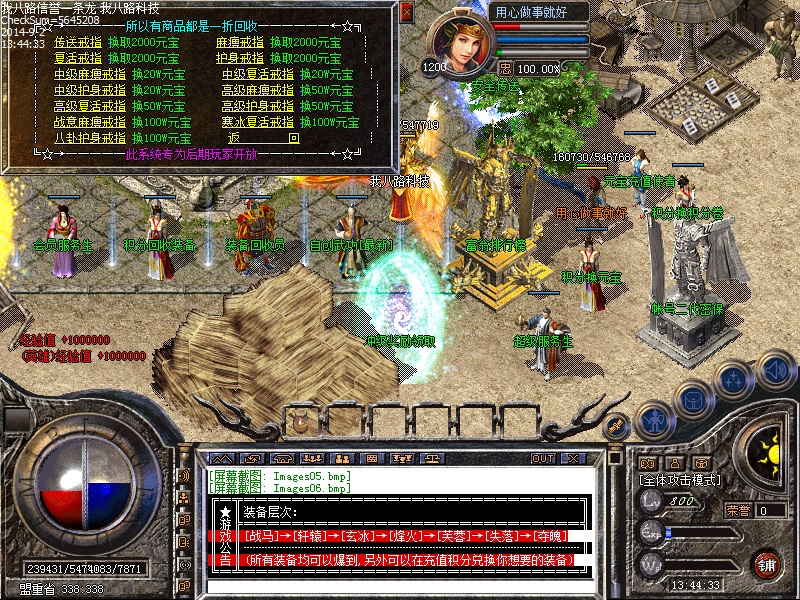Image resolution: width=800 pixels, height=600 pixels.
Task: Click the X button on chat toolbar
Action: [575, 458]
